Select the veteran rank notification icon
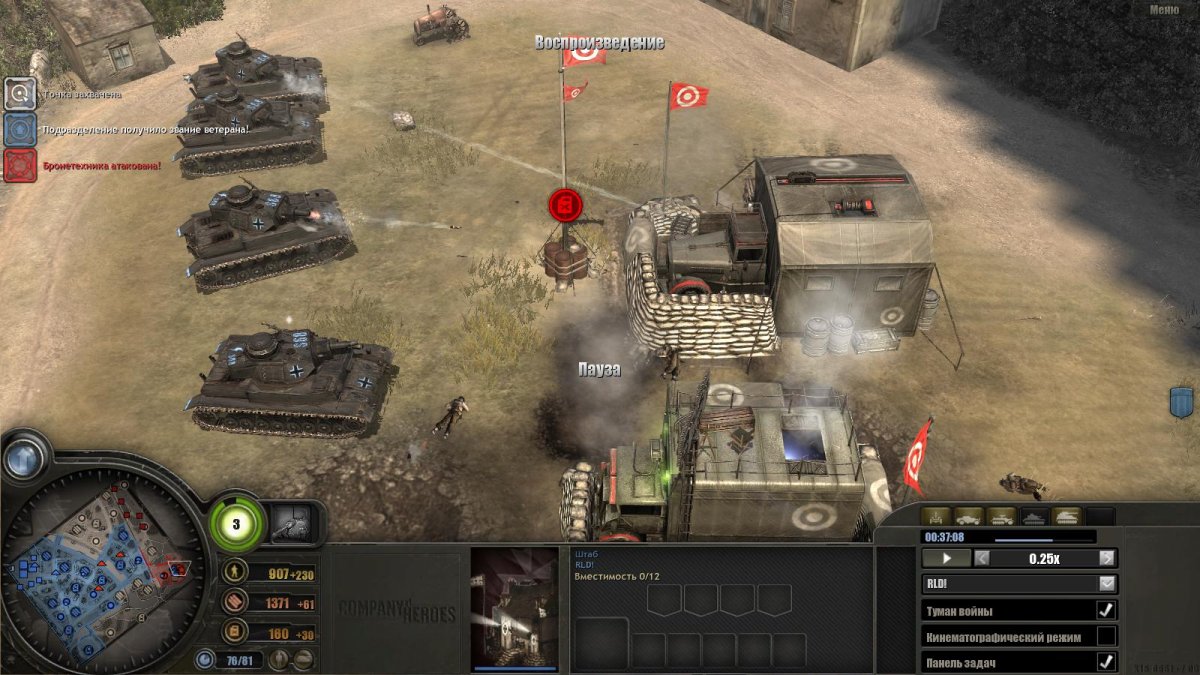The image size is (1200, 675). 20,129
